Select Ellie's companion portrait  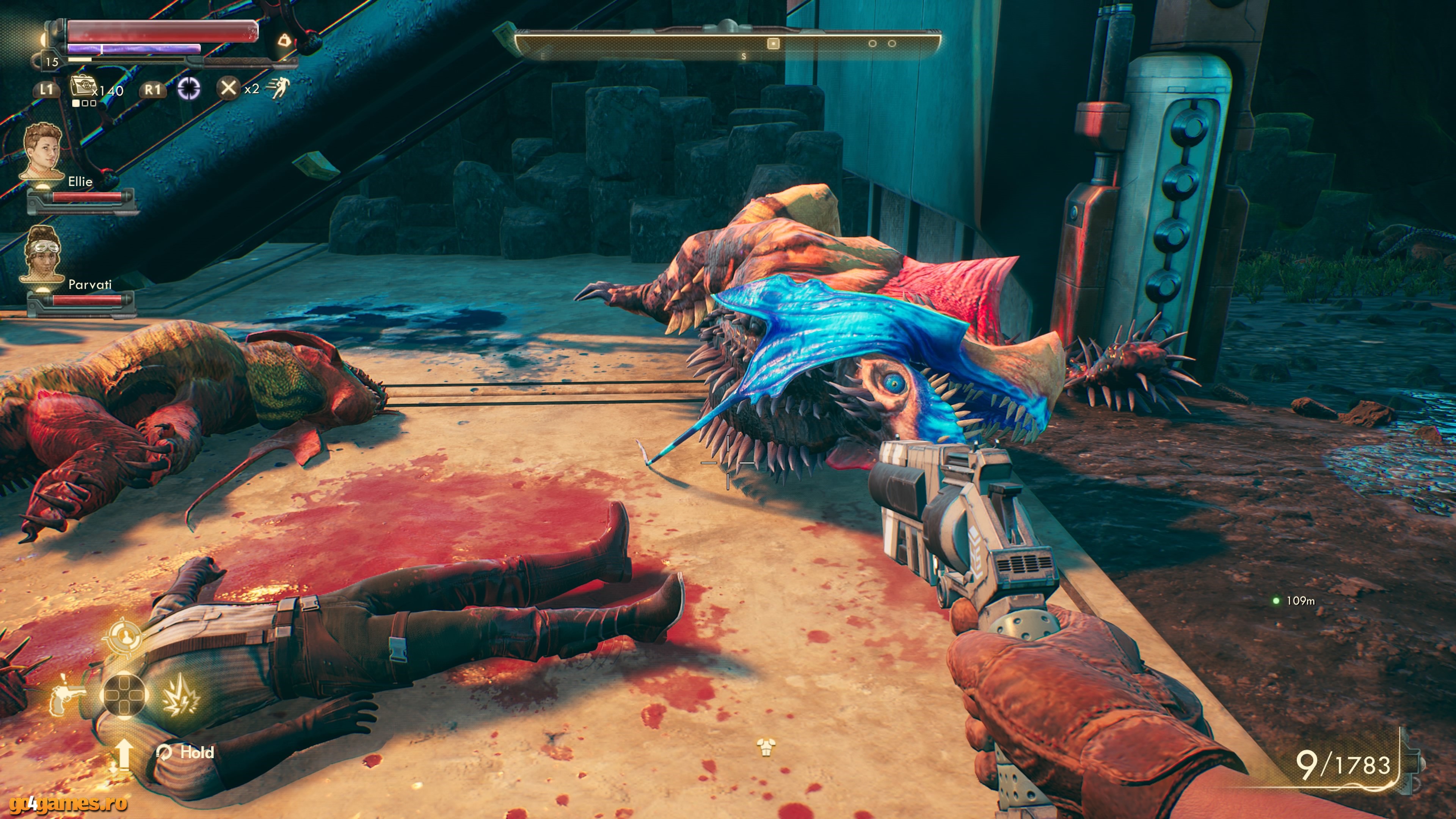click(42, 152)
